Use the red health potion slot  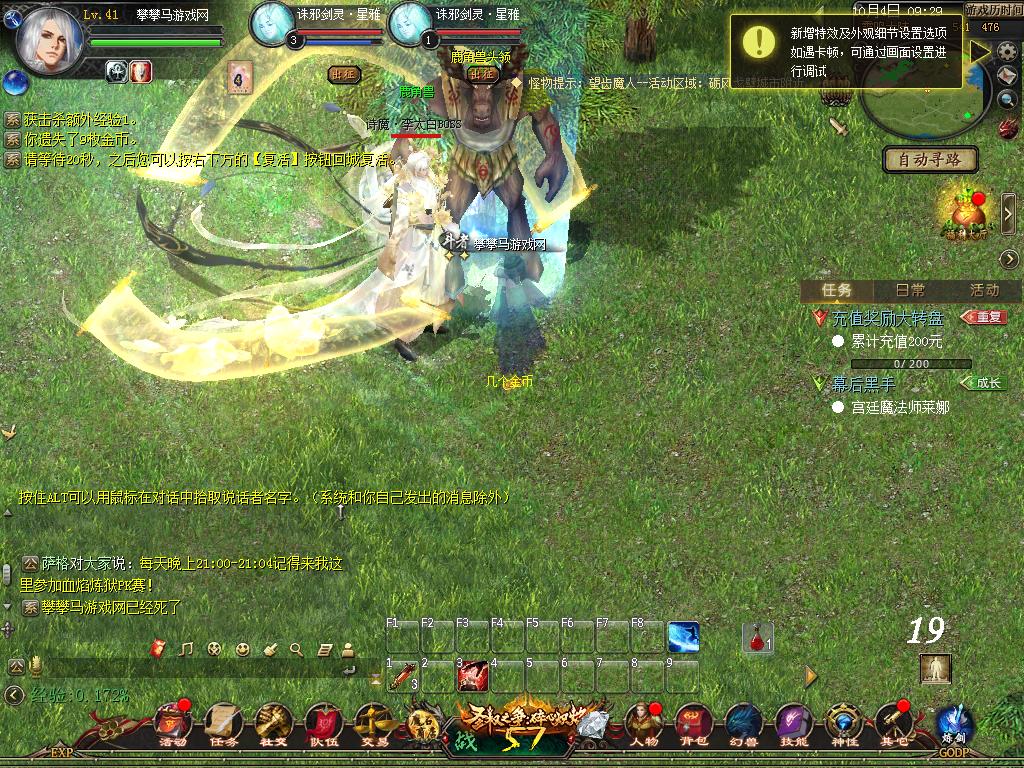(758, 637)
